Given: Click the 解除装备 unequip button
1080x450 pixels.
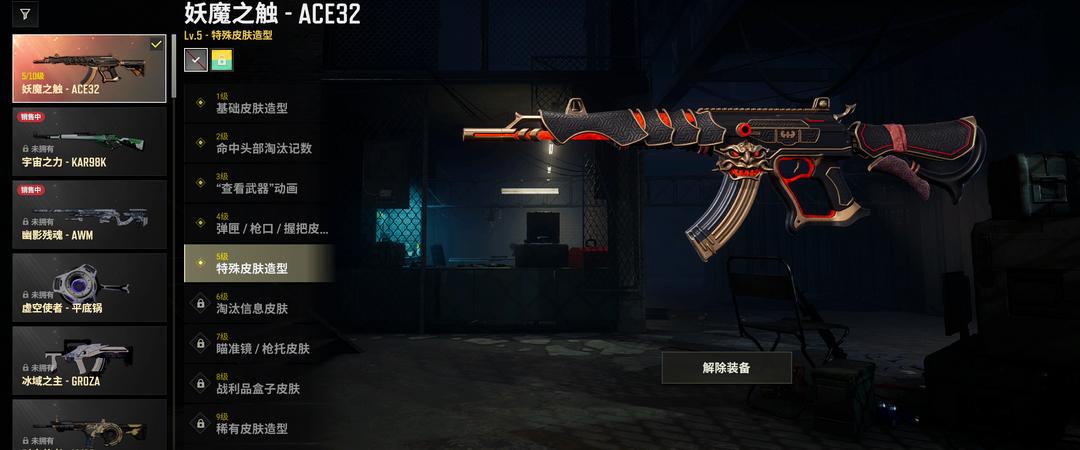Looking at the screenshot, I should (726, 367).
